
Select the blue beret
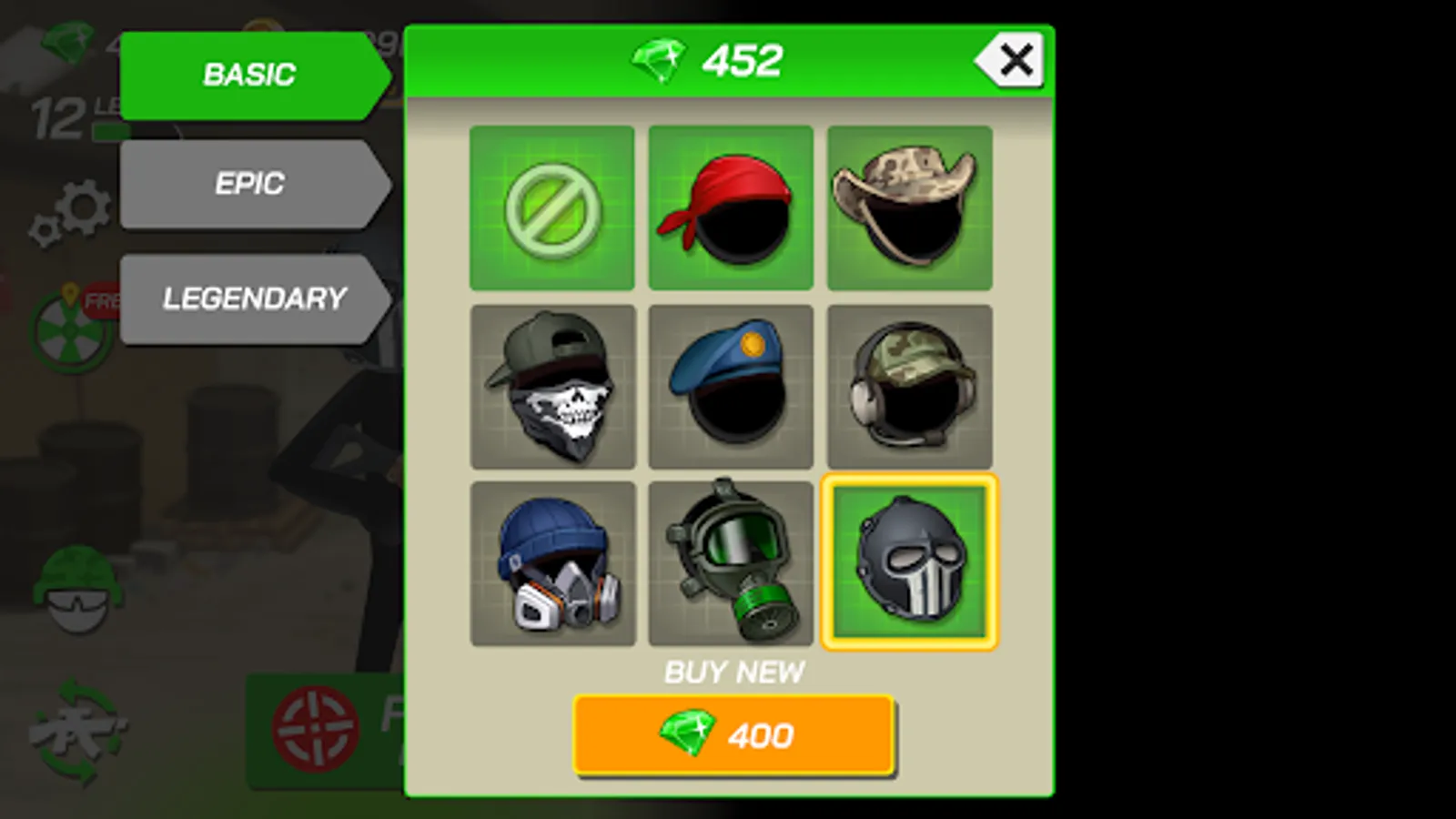[x=731, y=386]
